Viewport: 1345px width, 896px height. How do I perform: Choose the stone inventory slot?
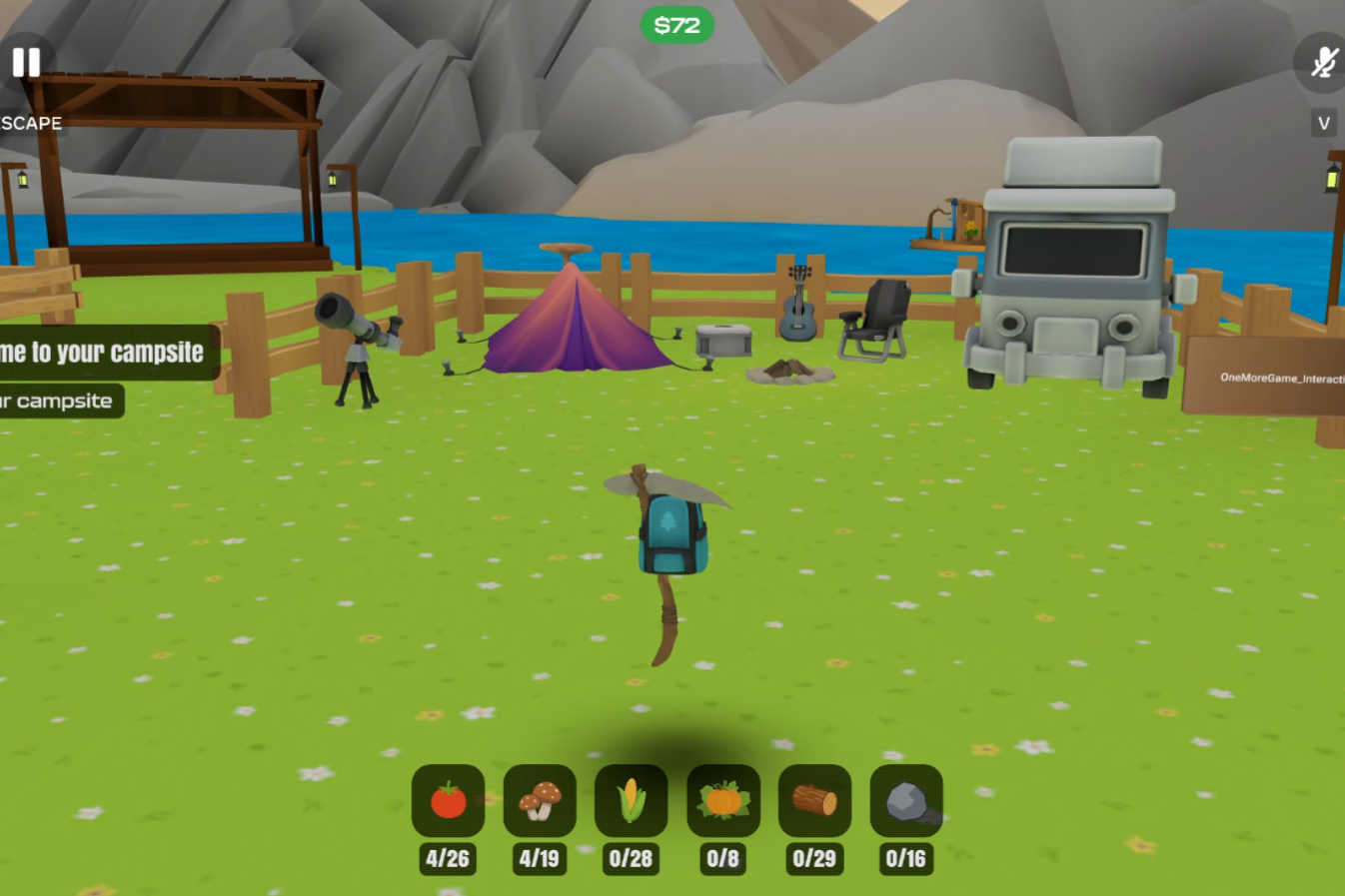click(x=905, y=801)
